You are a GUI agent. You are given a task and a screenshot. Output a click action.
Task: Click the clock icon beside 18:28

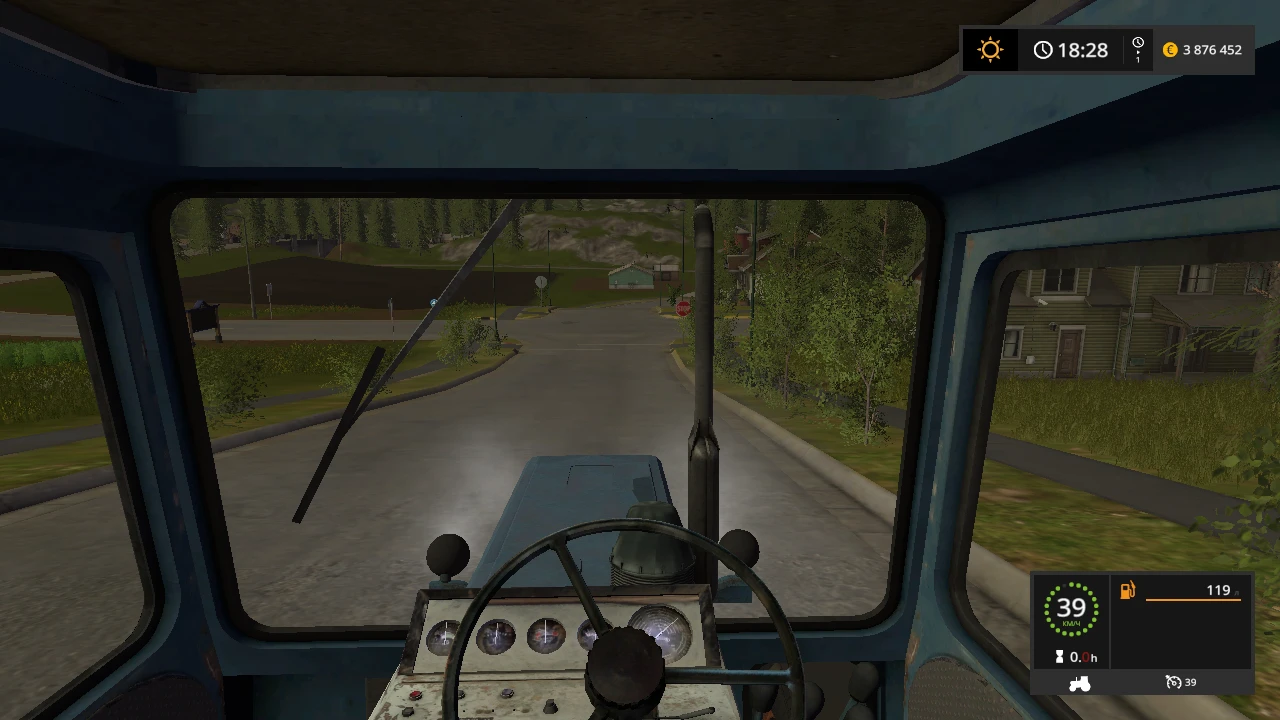1044,49
